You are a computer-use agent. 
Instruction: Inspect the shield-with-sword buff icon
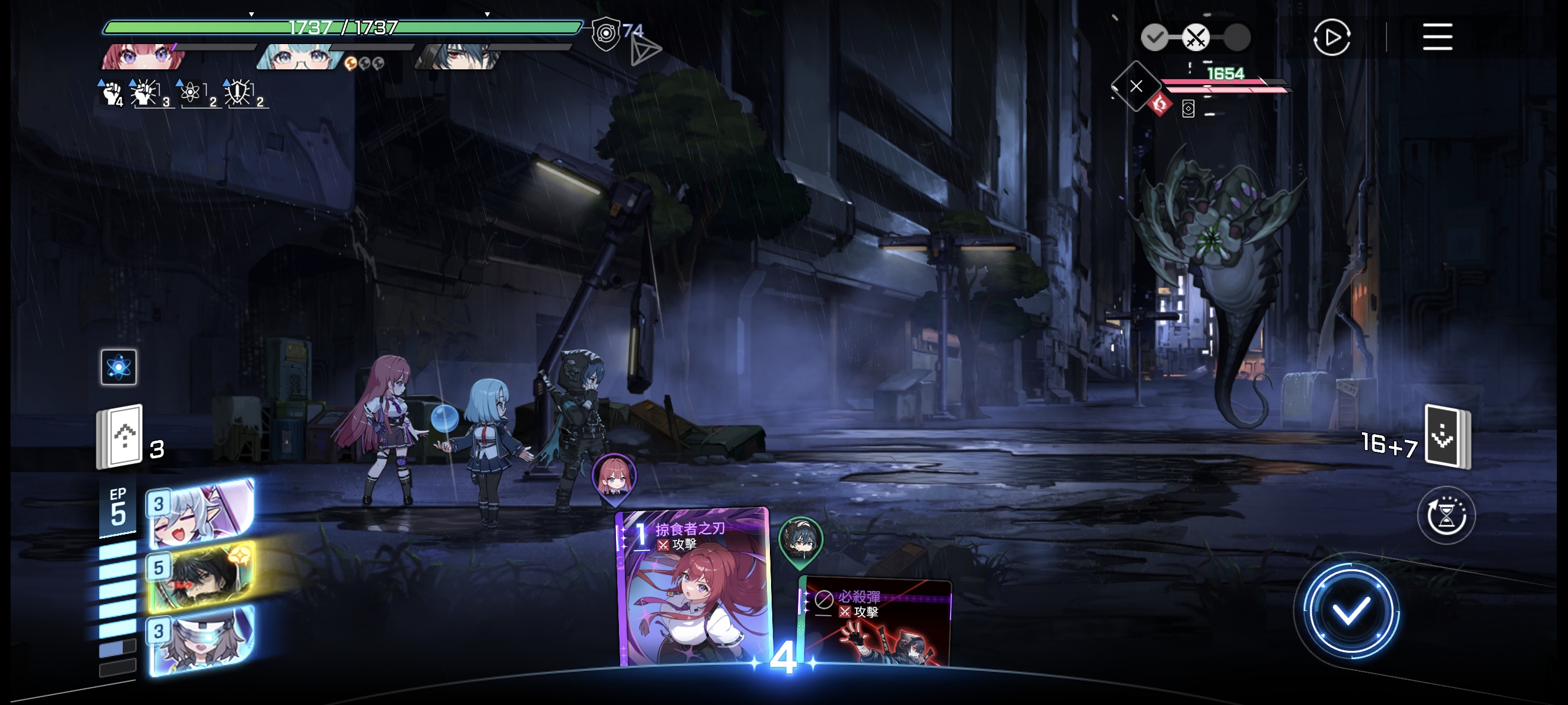tap(238, 93)
